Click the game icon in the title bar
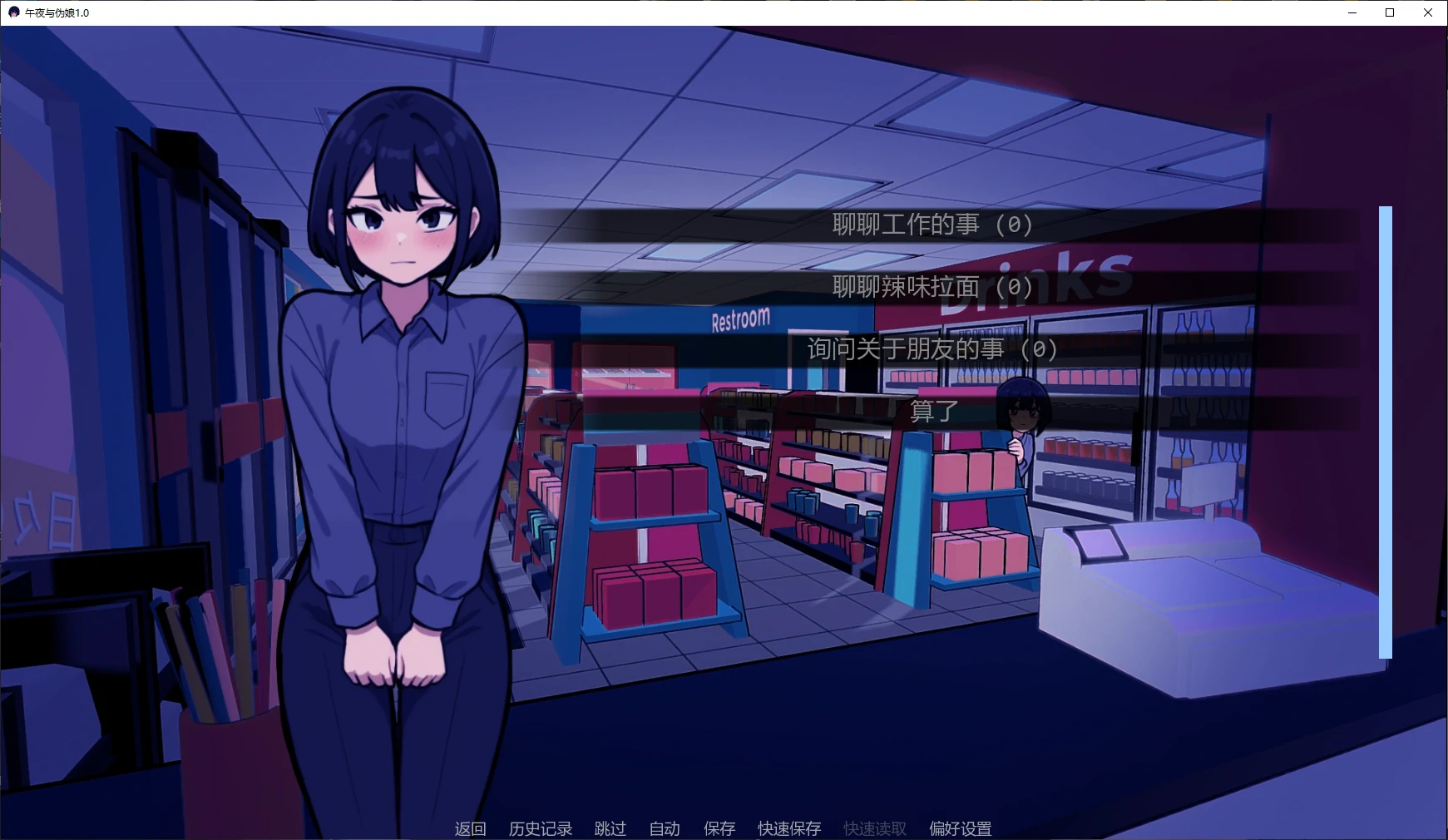The height and width of the screenshot is (840, 1448). [12, 12]
